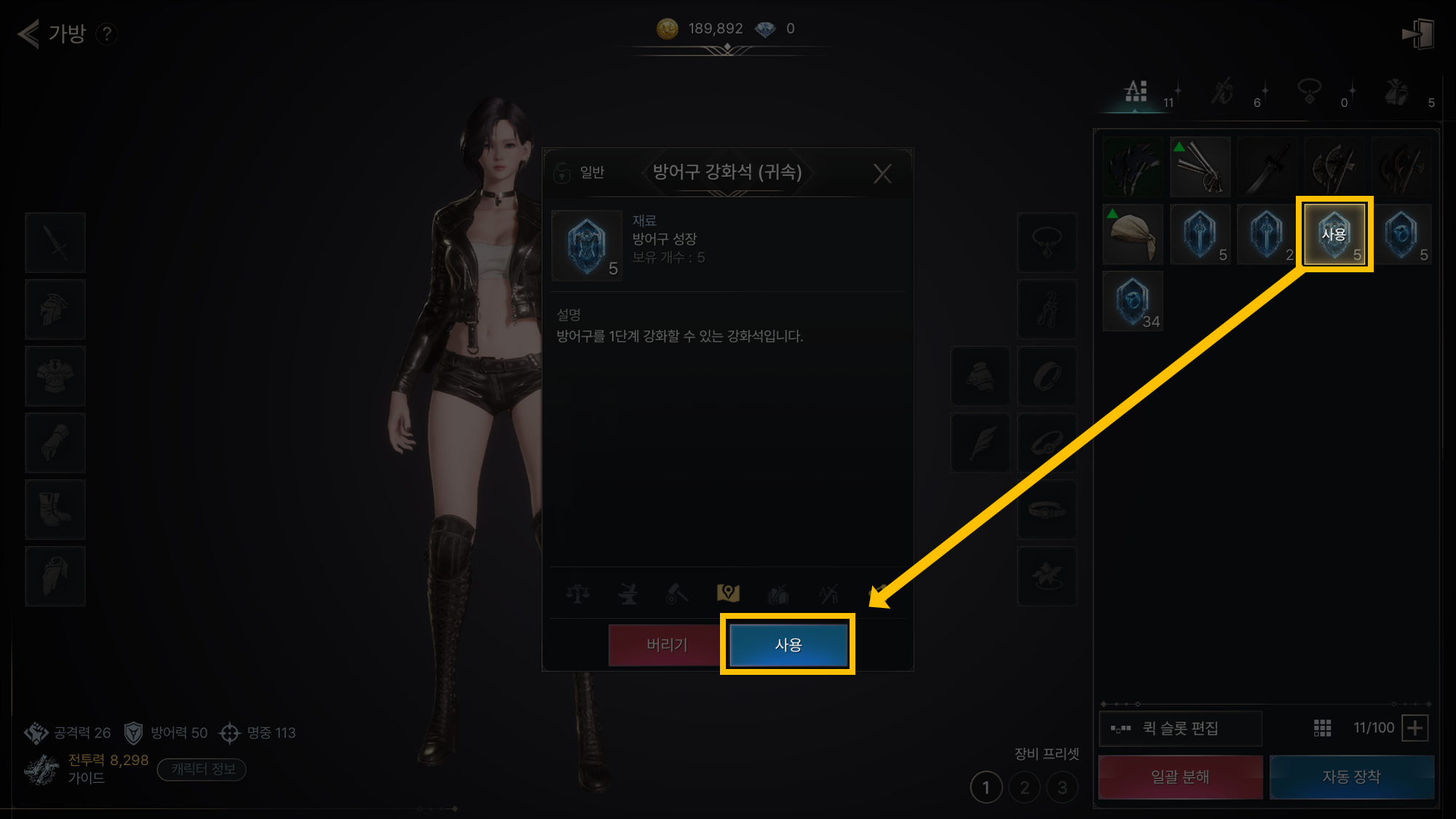Click 일괄 분해 (Bulk Dismantle) button

tap(1180, 777)
